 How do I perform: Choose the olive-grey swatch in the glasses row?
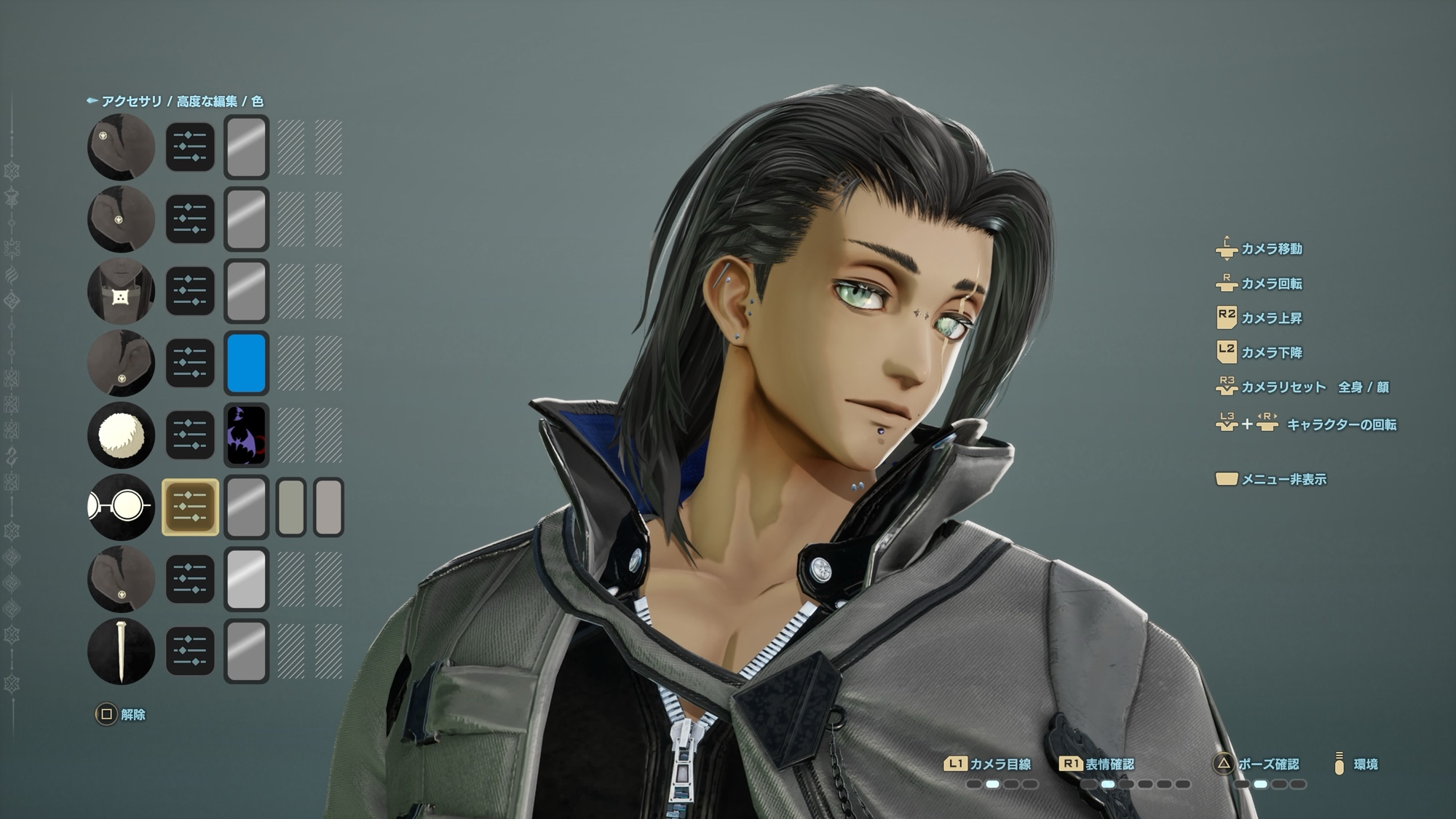click(291, 507)
